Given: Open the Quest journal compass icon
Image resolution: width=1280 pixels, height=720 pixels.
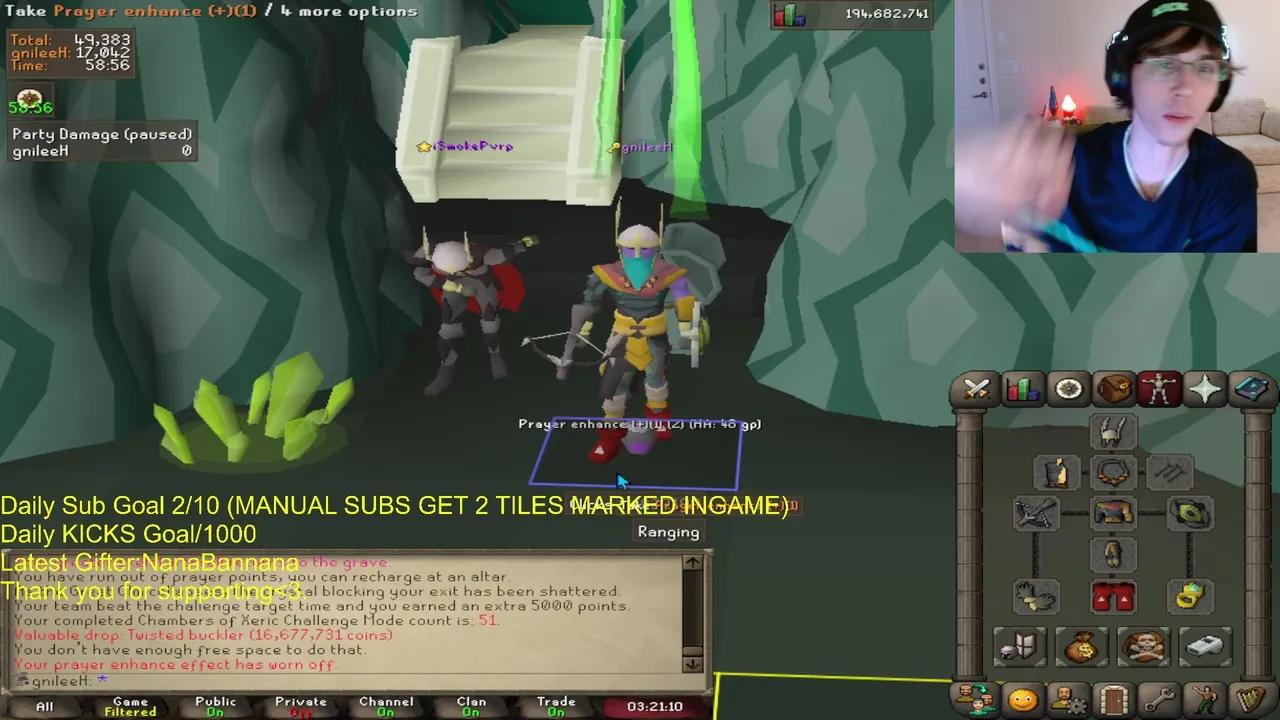Looking at the screenshot, I should click(x=1068, y=389).
